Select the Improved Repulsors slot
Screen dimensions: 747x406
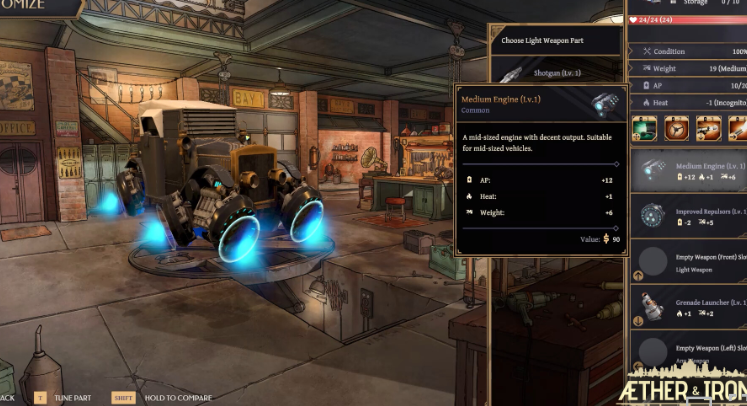690,215
